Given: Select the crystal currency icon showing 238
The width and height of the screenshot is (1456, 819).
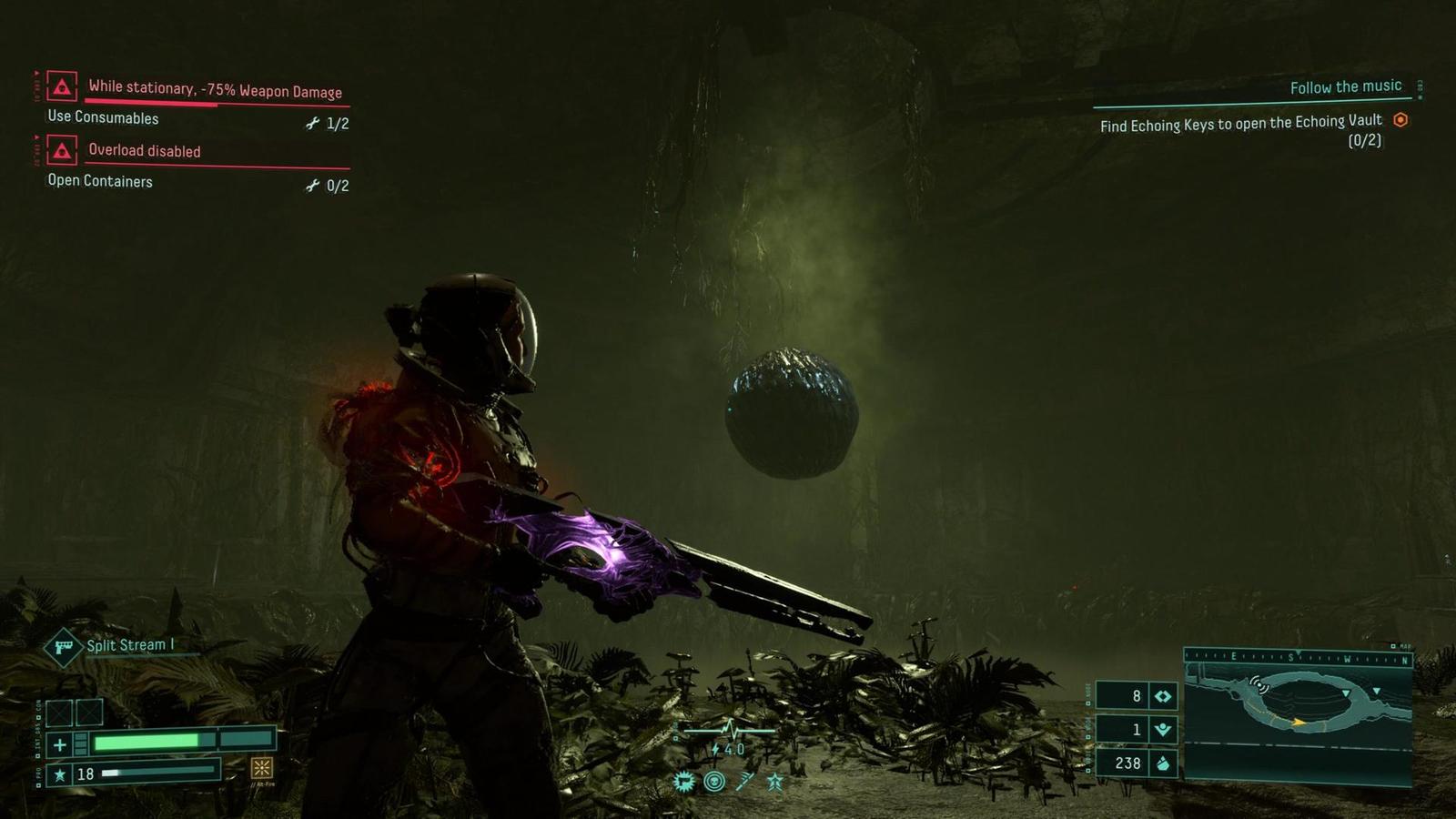Looking at the screenshot, I should [1163, 763].
